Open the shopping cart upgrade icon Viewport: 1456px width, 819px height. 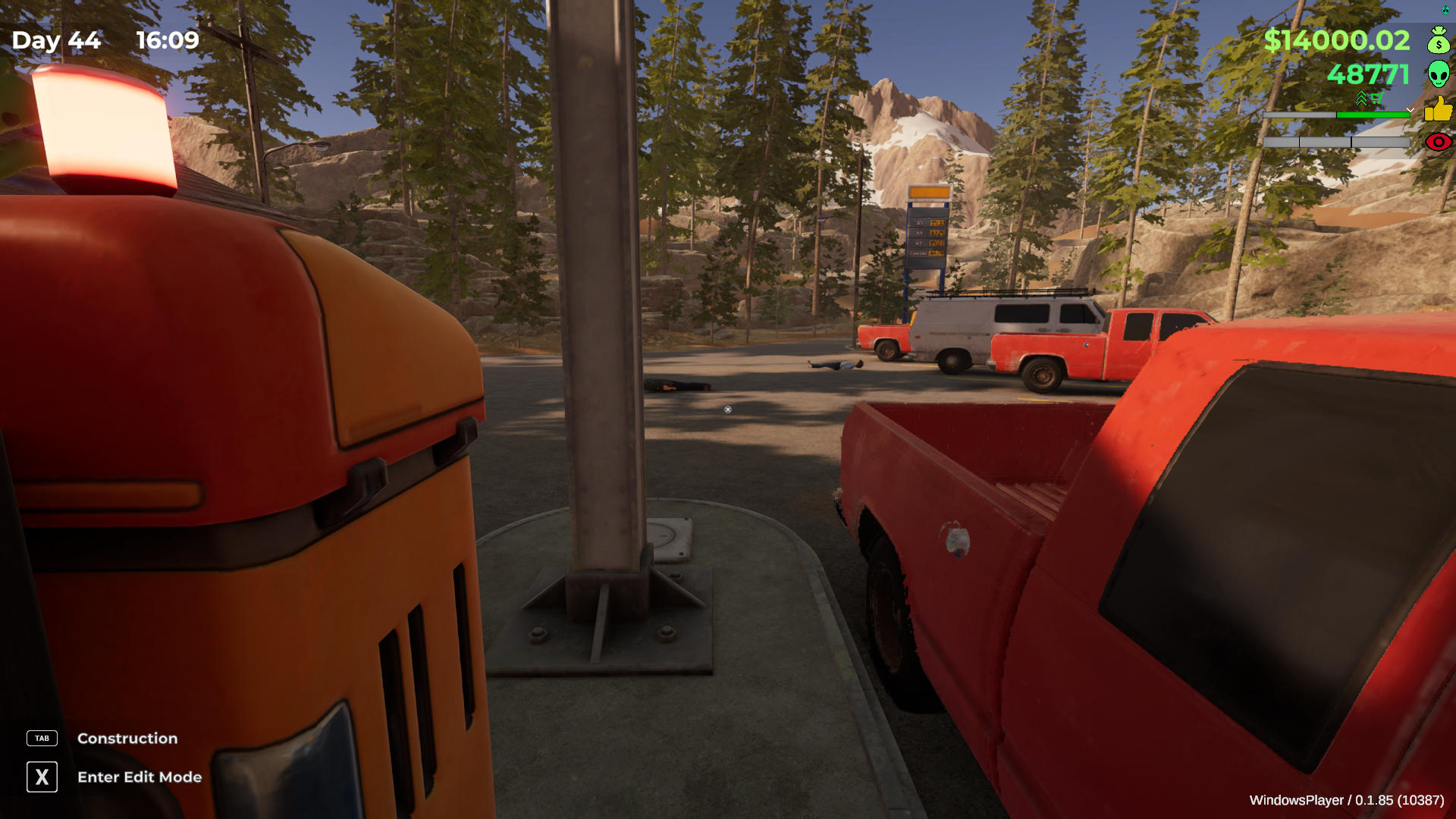(1377, 97)
